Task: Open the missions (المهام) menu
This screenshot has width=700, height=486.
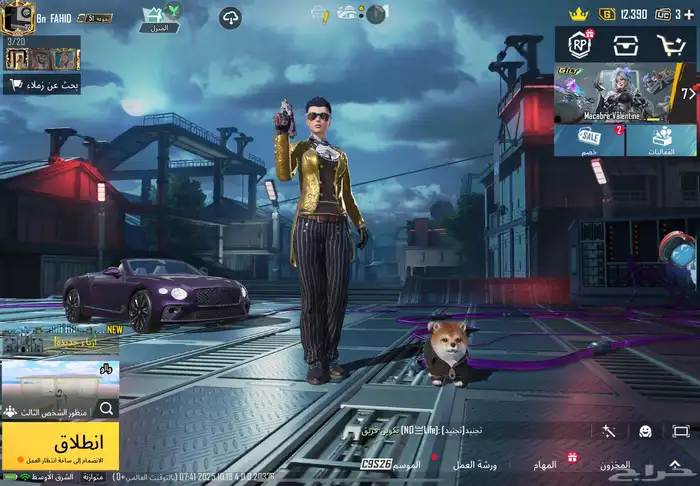Action: click(544, 465)
